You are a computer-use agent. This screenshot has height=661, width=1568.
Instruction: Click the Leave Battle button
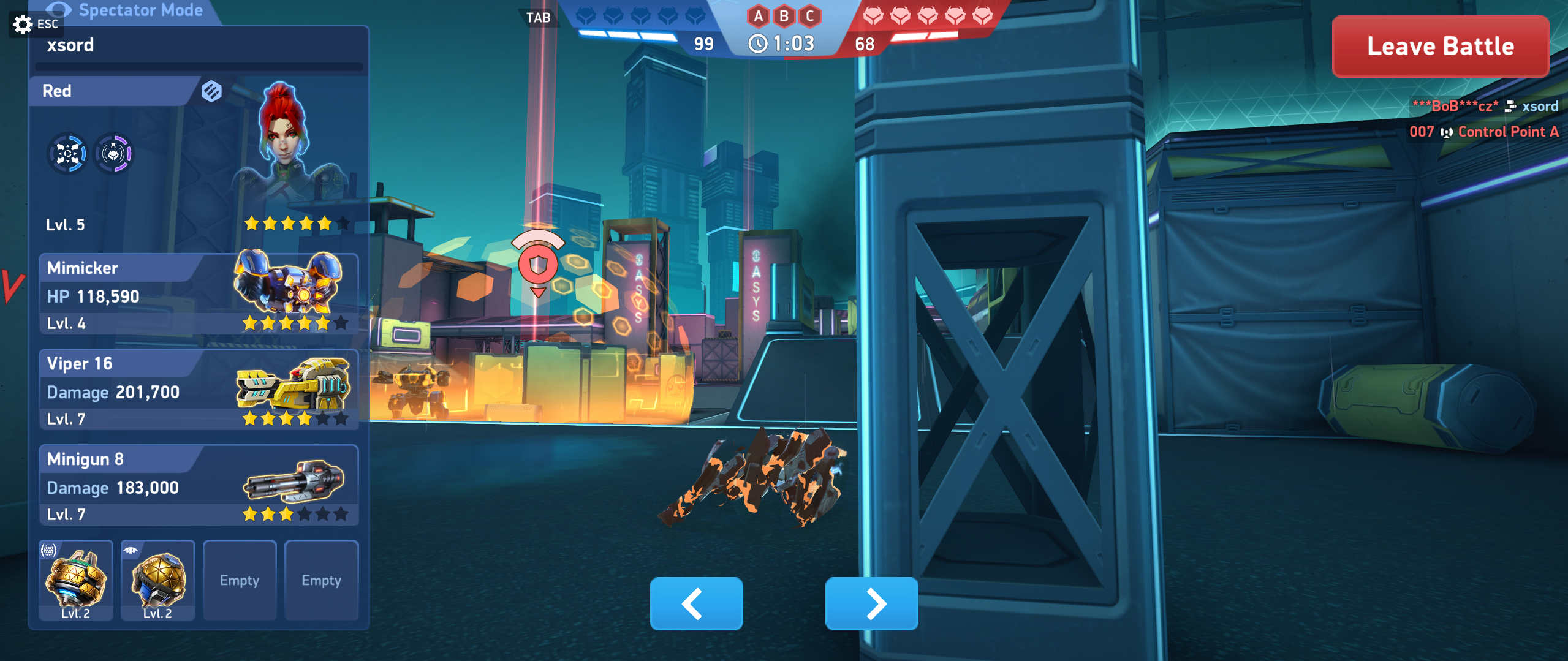coord(1440,47)
